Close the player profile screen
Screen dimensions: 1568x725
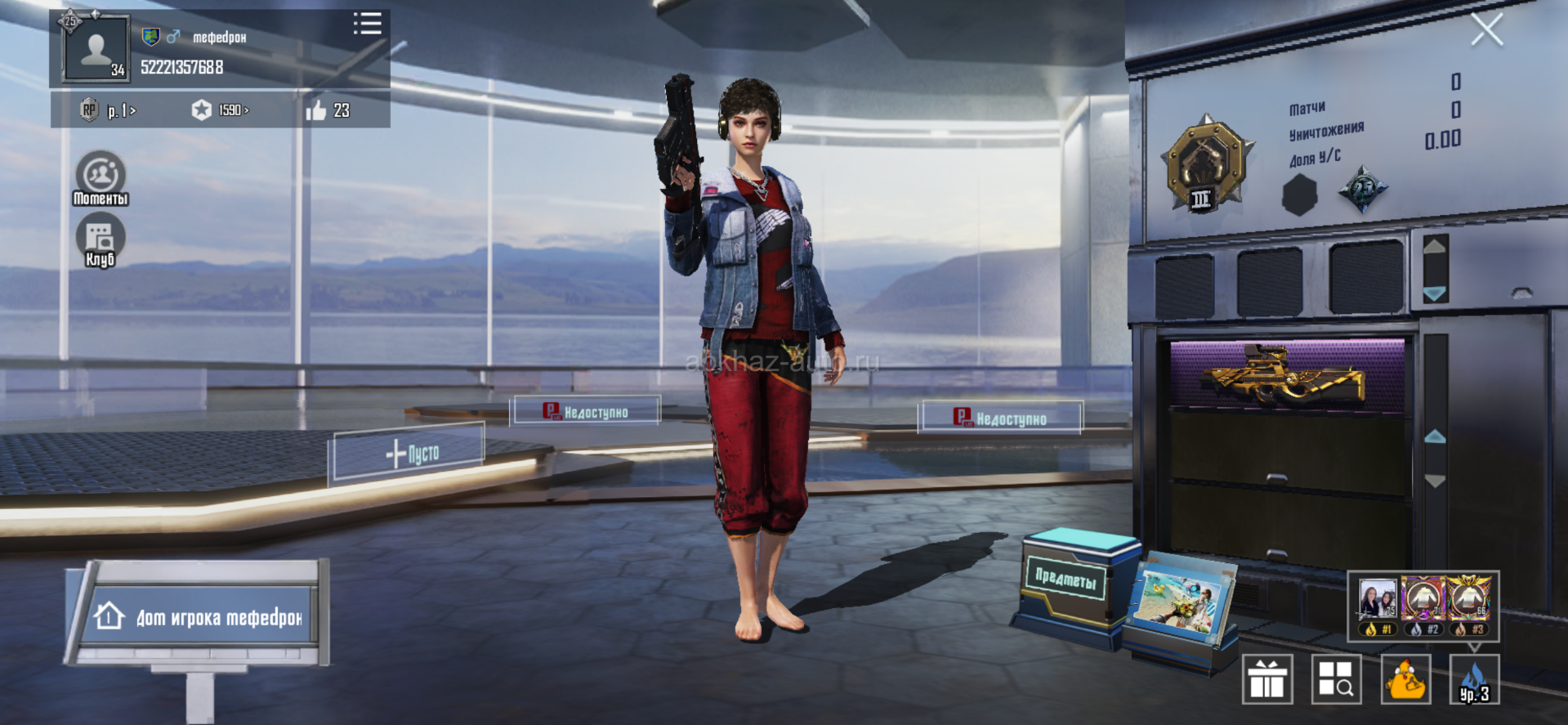click(1486, 30)
